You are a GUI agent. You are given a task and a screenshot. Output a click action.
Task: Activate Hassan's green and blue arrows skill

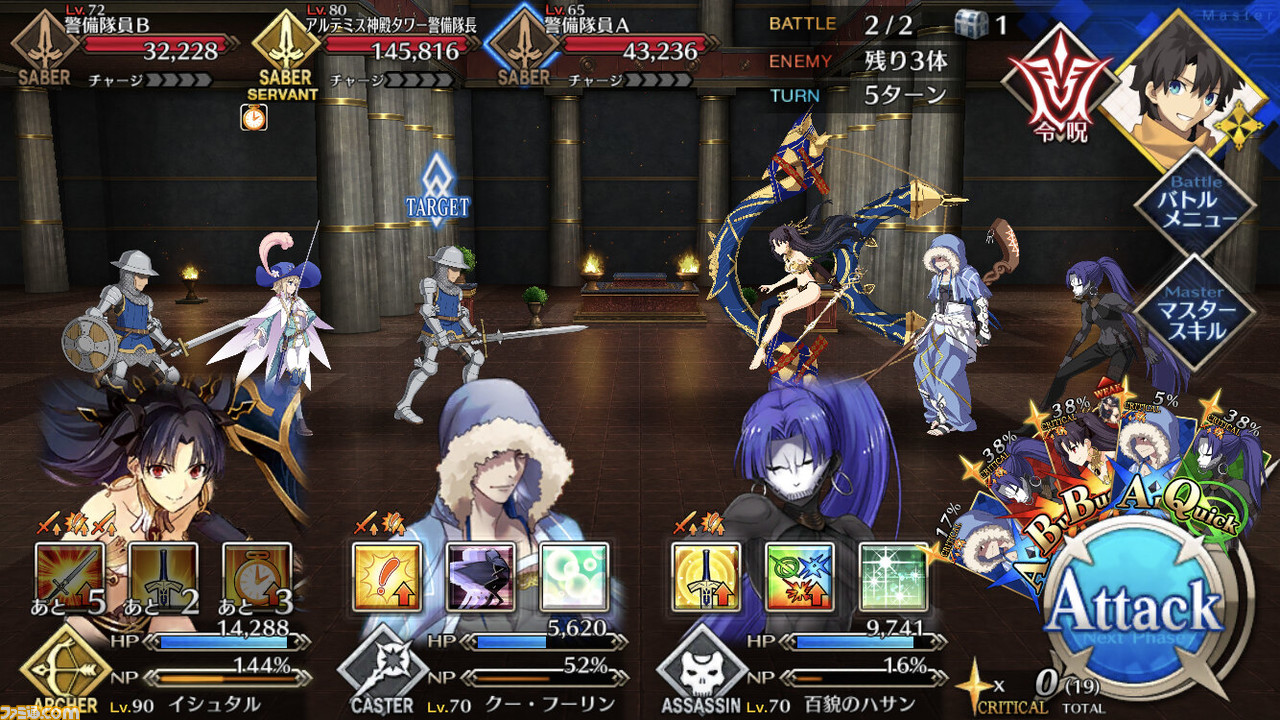800,577
